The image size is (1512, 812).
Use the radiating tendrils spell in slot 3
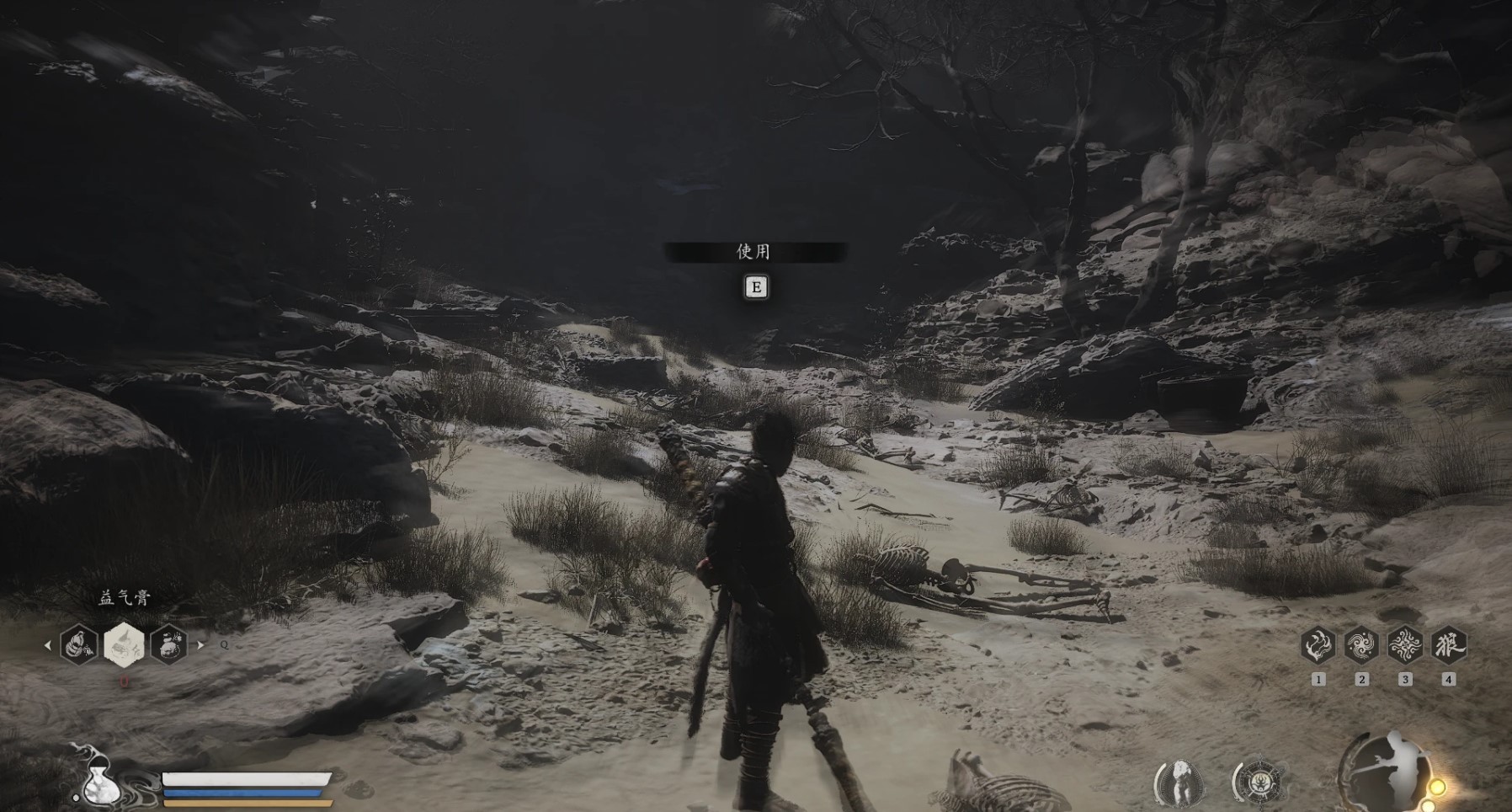pyautogui.click(x=1405, y=646)
